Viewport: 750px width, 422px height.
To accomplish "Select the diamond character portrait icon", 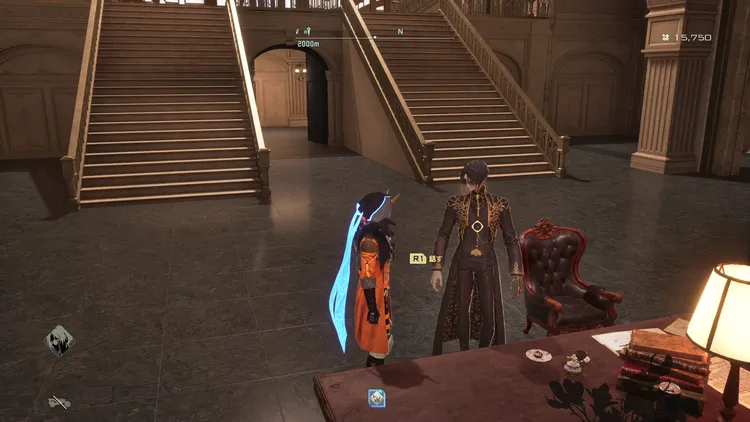I will pyautogui.click(x=59, y=340).
